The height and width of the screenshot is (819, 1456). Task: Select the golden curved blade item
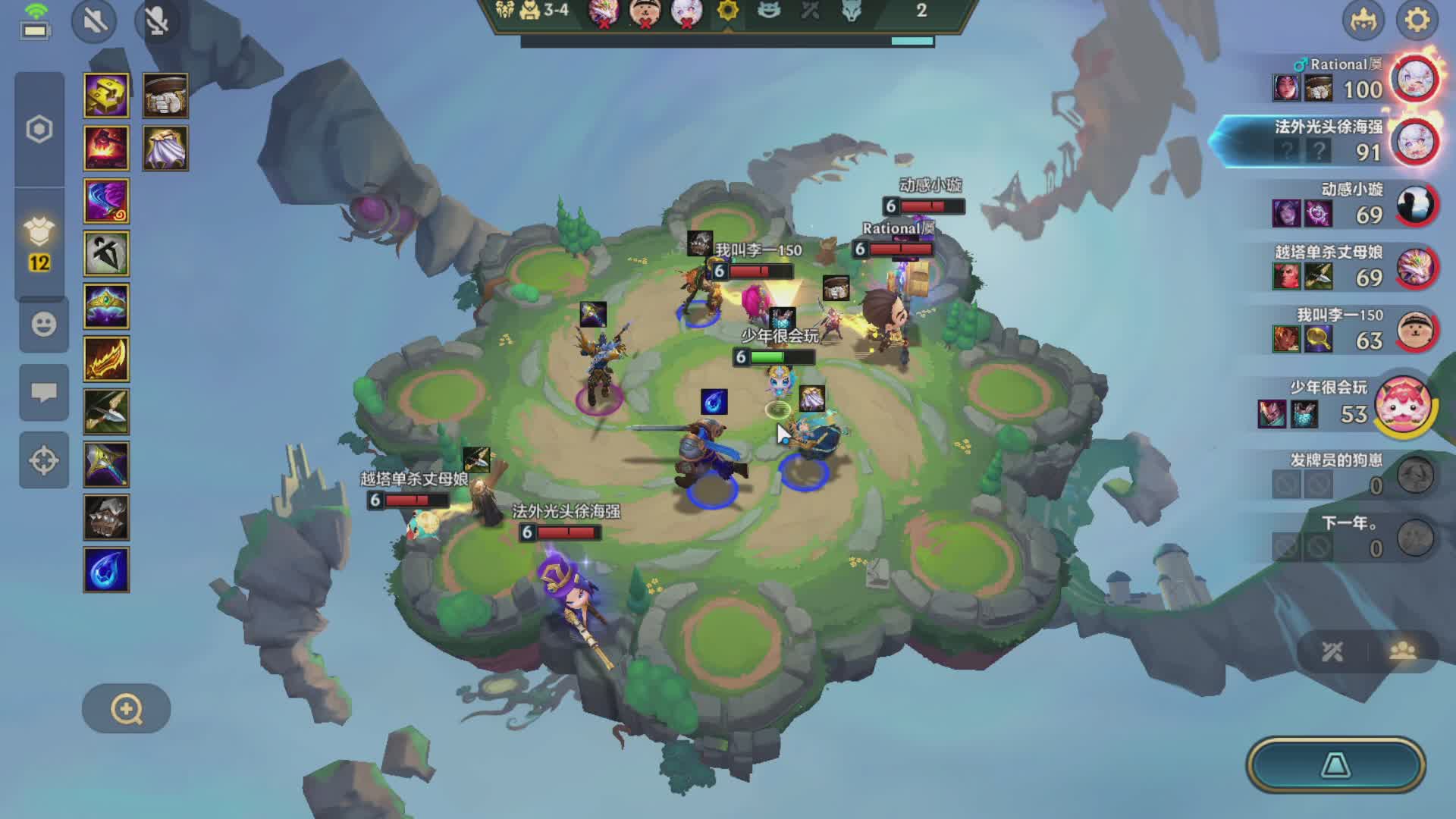106,359
